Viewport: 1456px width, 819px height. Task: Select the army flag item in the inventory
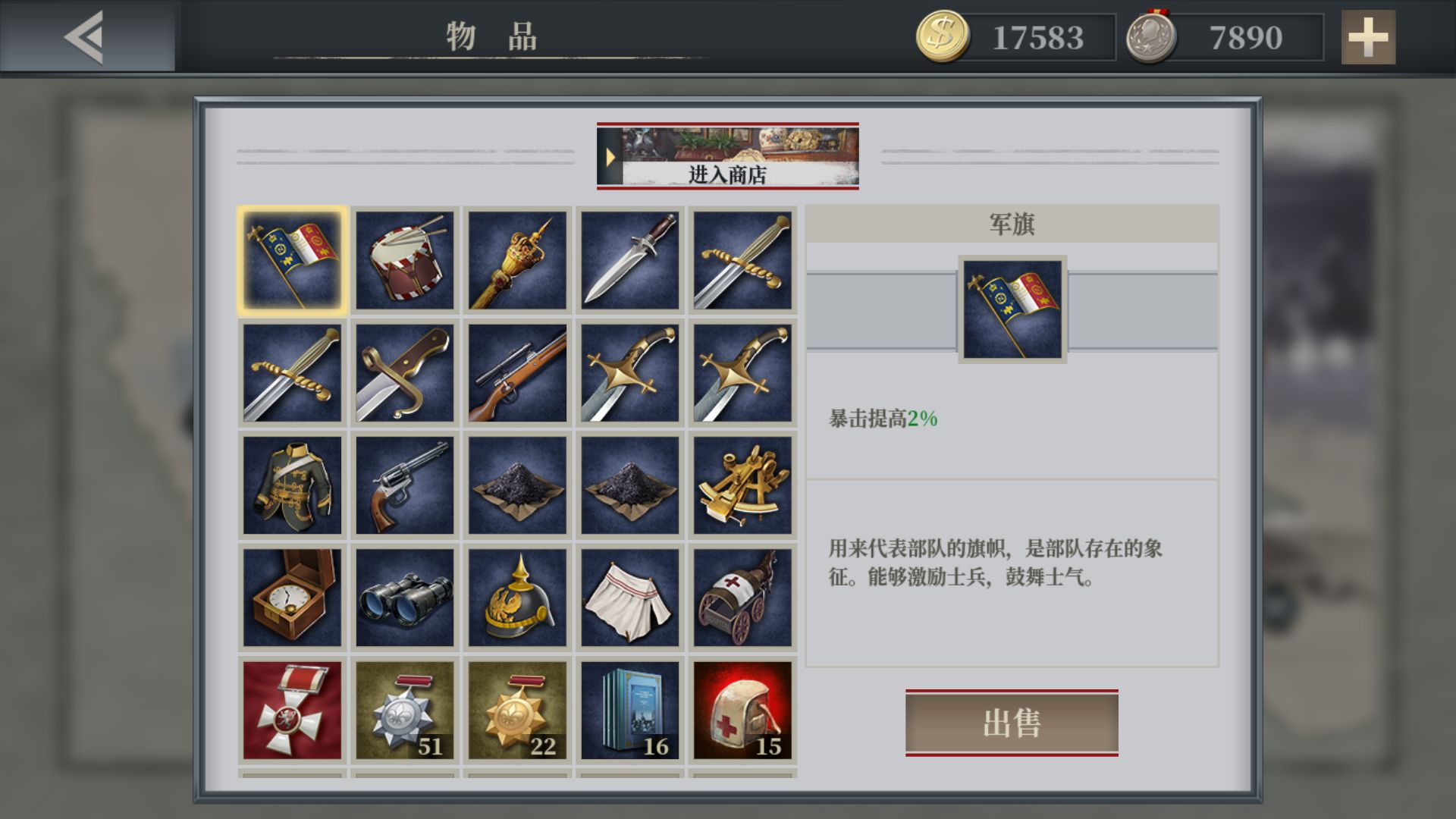[x=292, y=259]
